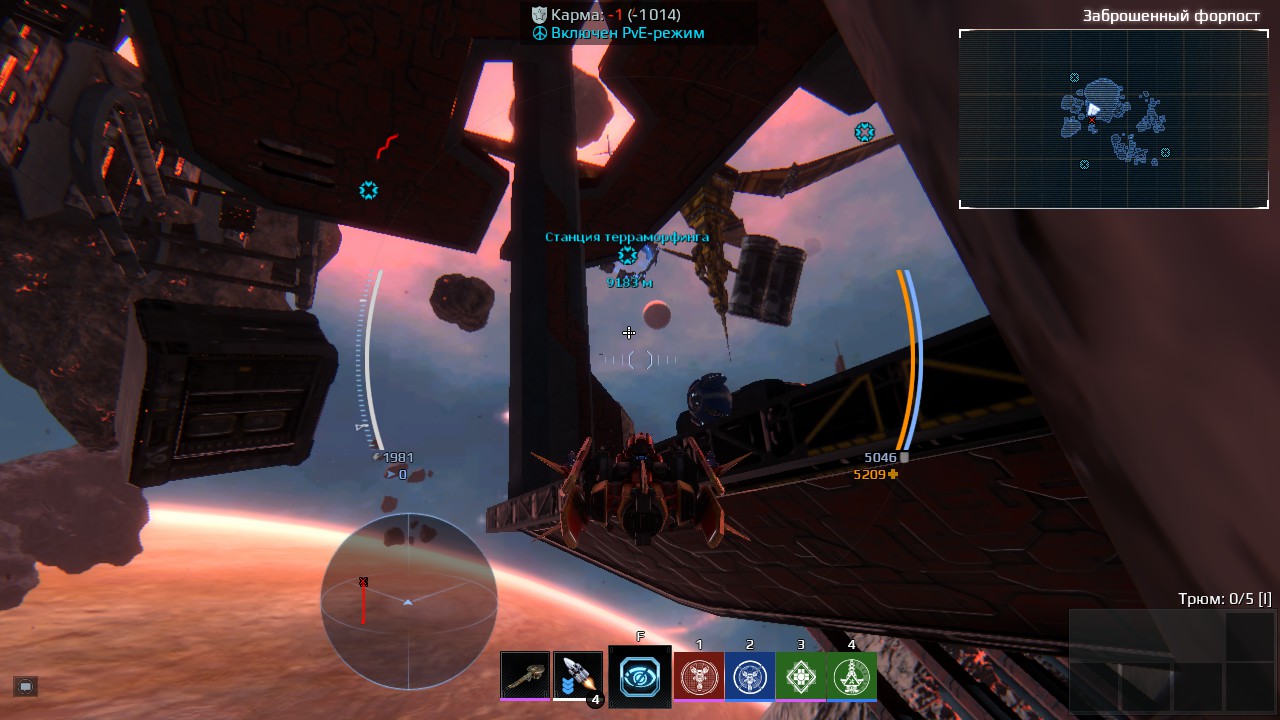The image size is (1280, 720).
Task: Use the blue module in slot 2
Action: [x=749, y=676]
